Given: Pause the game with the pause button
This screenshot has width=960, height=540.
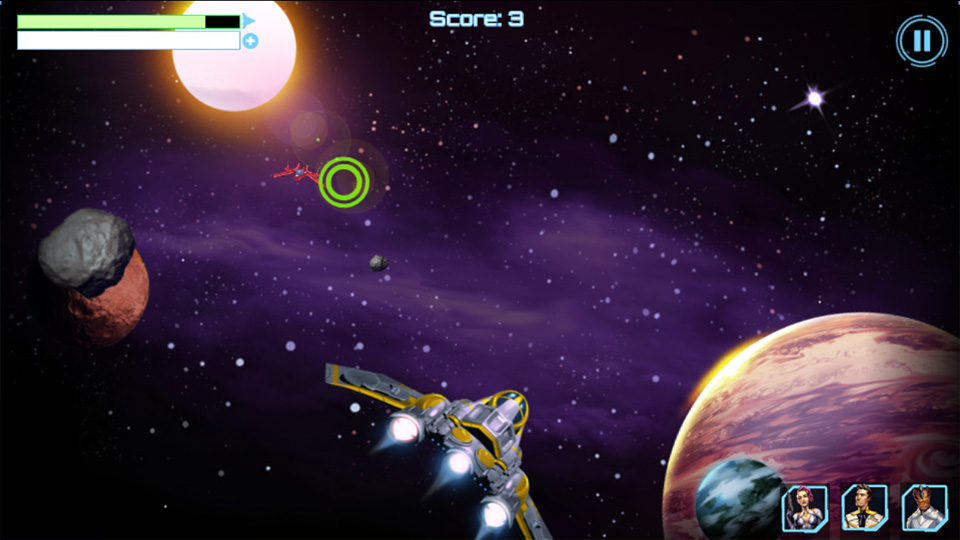Looking at the screenshot, I should [x=921, y=41].
